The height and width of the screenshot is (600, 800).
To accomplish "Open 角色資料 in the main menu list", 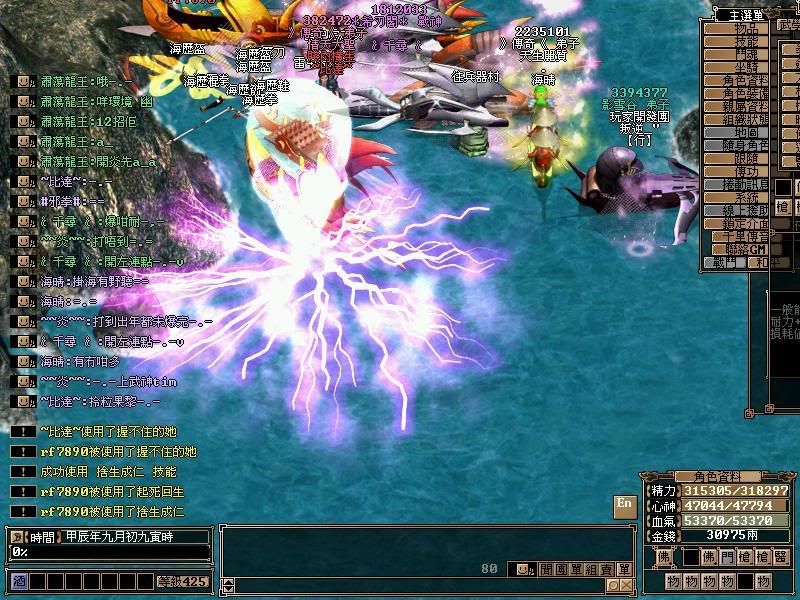I will [x=747, y=80].
